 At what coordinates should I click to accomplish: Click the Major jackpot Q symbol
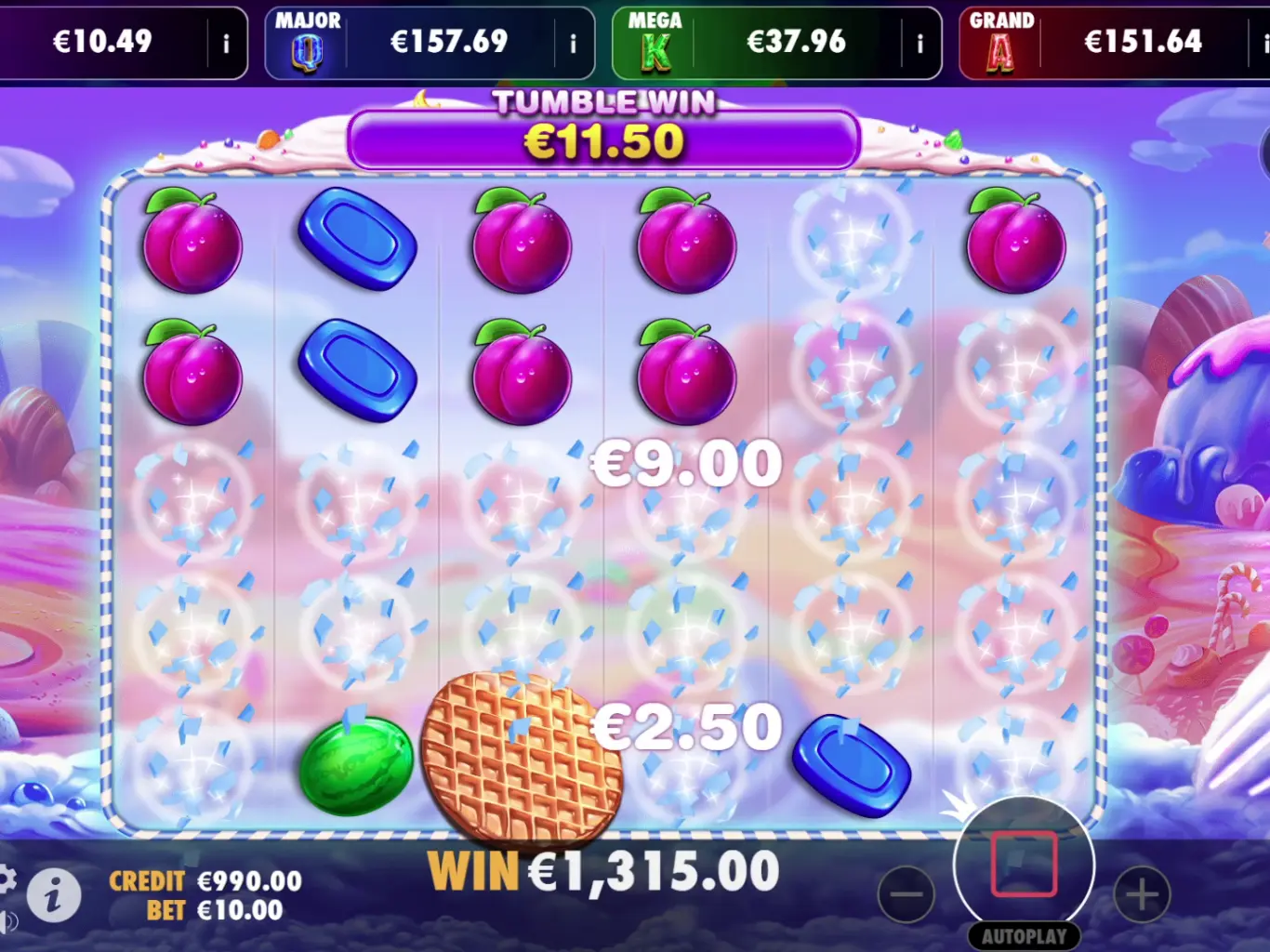307,51
